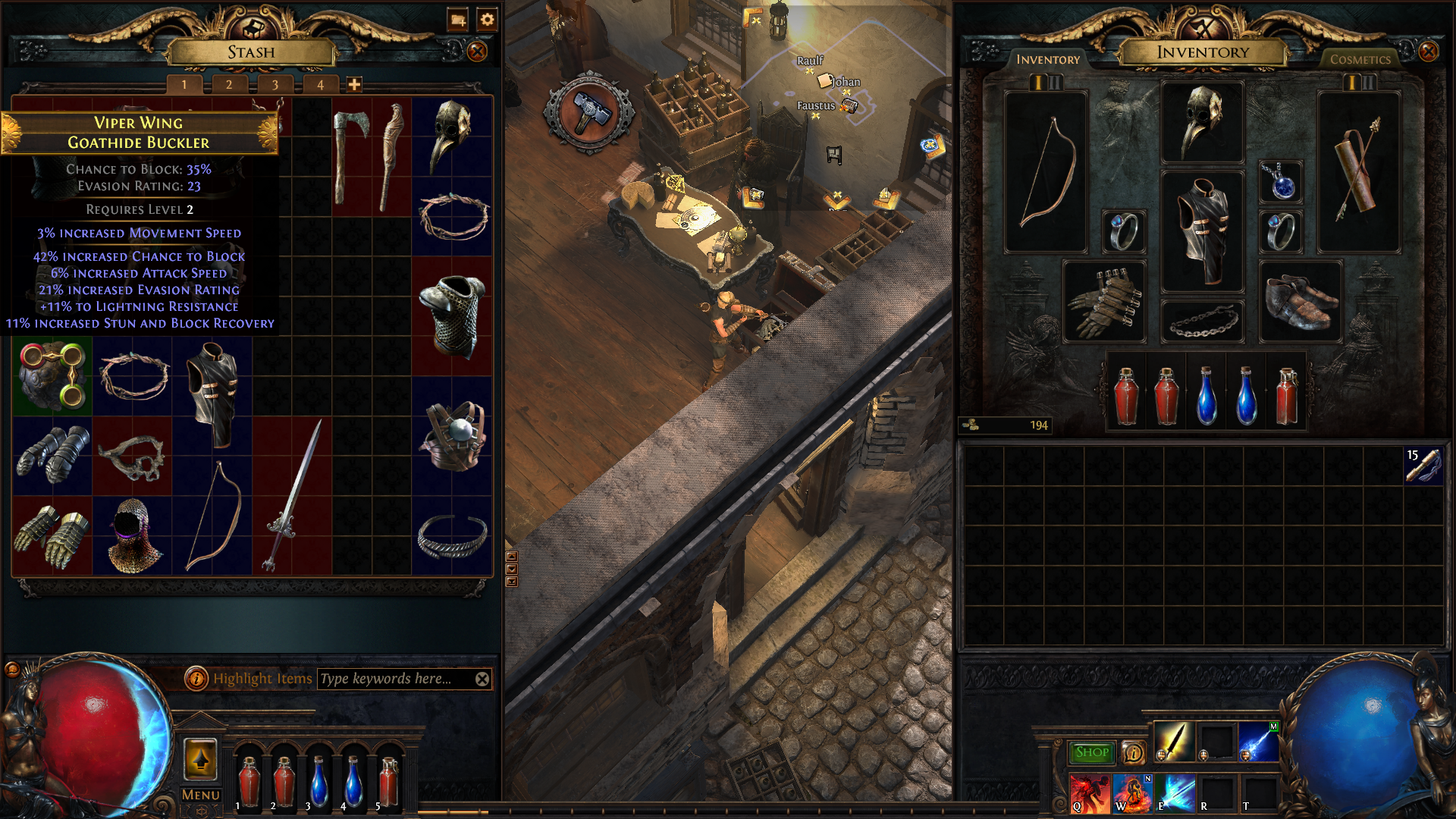
Task: Open the game Menu button
Action: pyautogui.click(x=201, y=795)
